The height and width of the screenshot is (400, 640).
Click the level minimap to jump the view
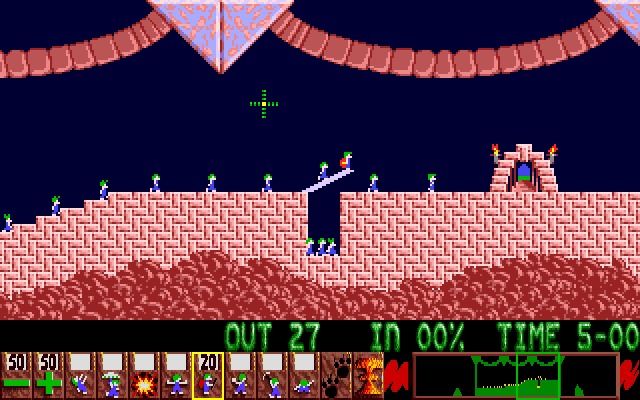pyautogui.click(x=515, y=375)
